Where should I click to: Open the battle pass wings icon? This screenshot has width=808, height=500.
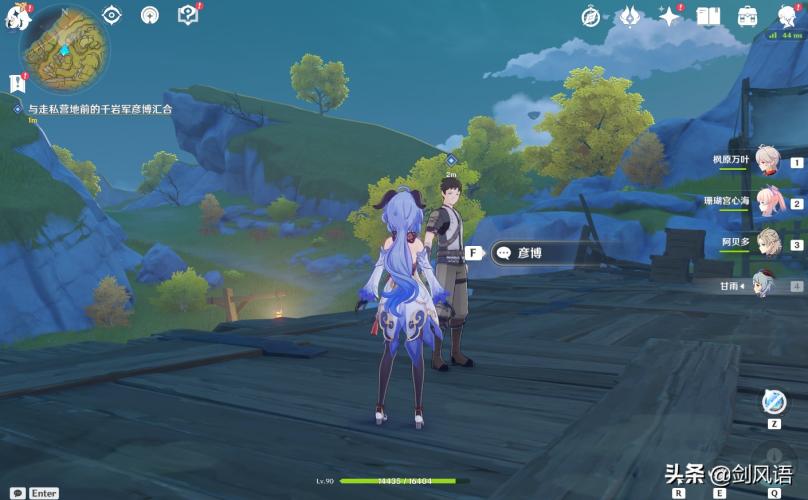[x=629, y=16]
